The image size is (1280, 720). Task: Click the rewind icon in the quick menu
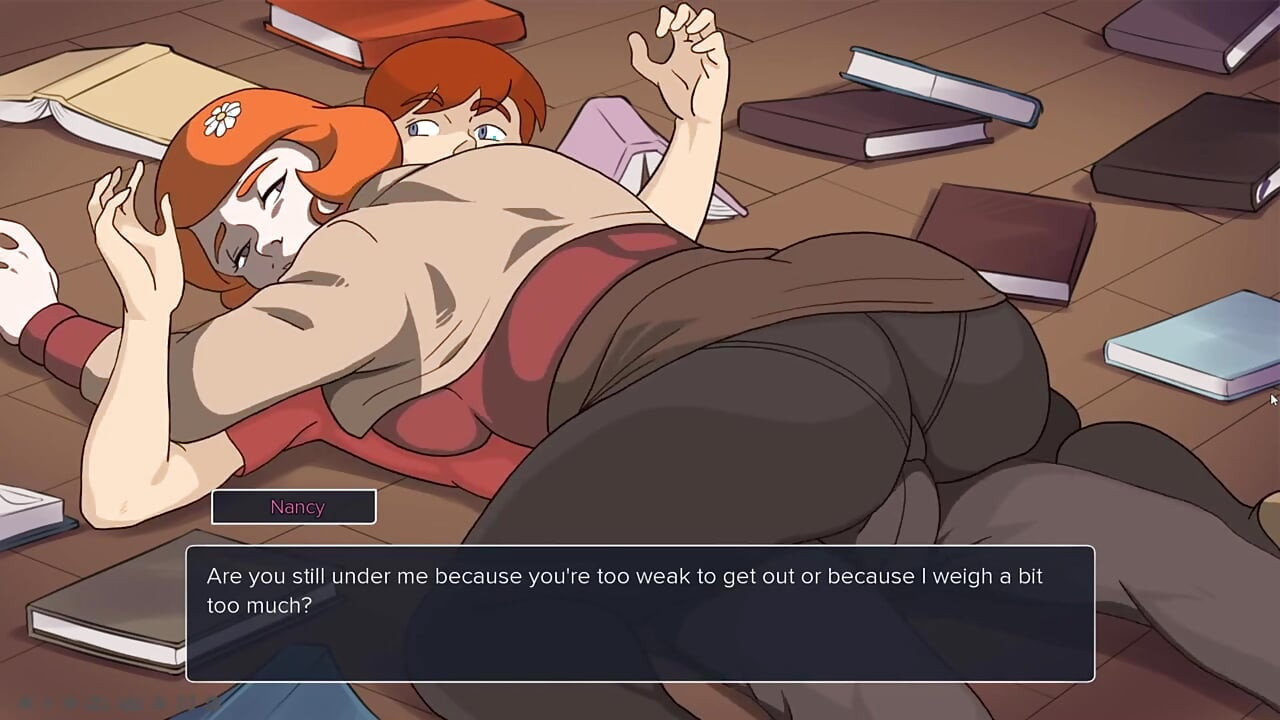[25, 703]
